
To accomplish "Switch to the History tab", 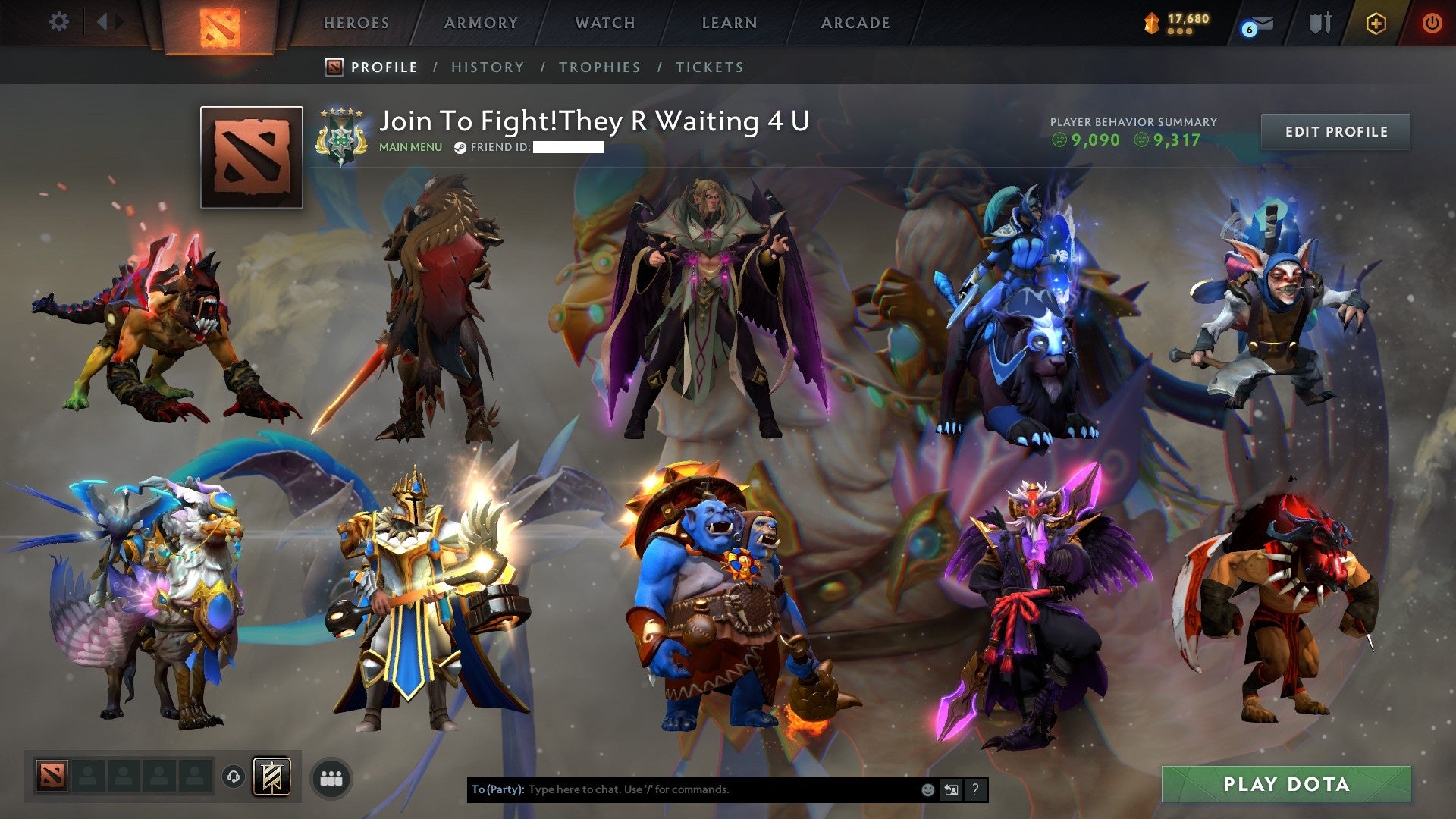I will point(488,67).
